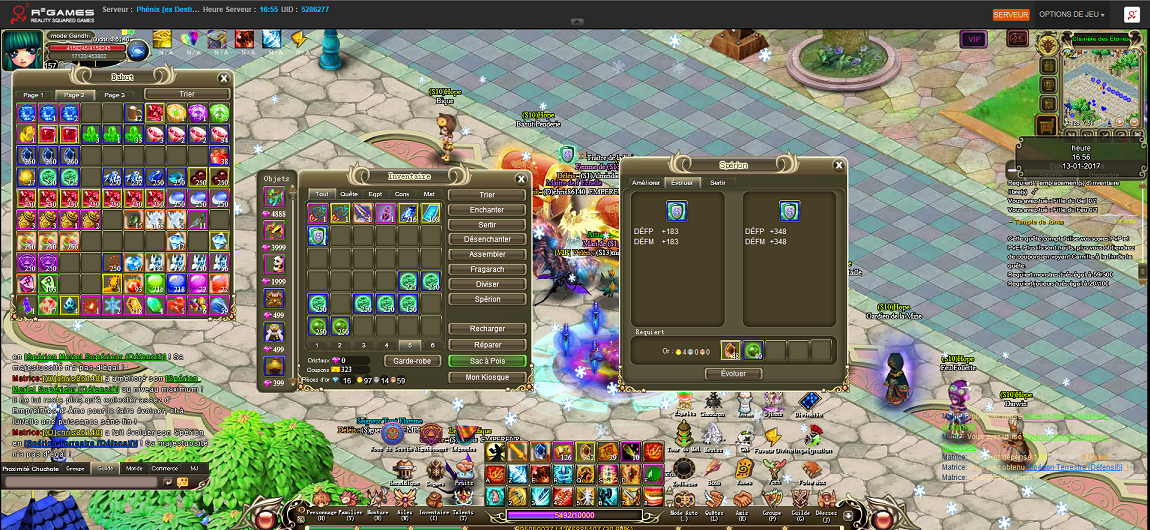
Task: Select the shield item in the inventory
Action: coord(318,236)
